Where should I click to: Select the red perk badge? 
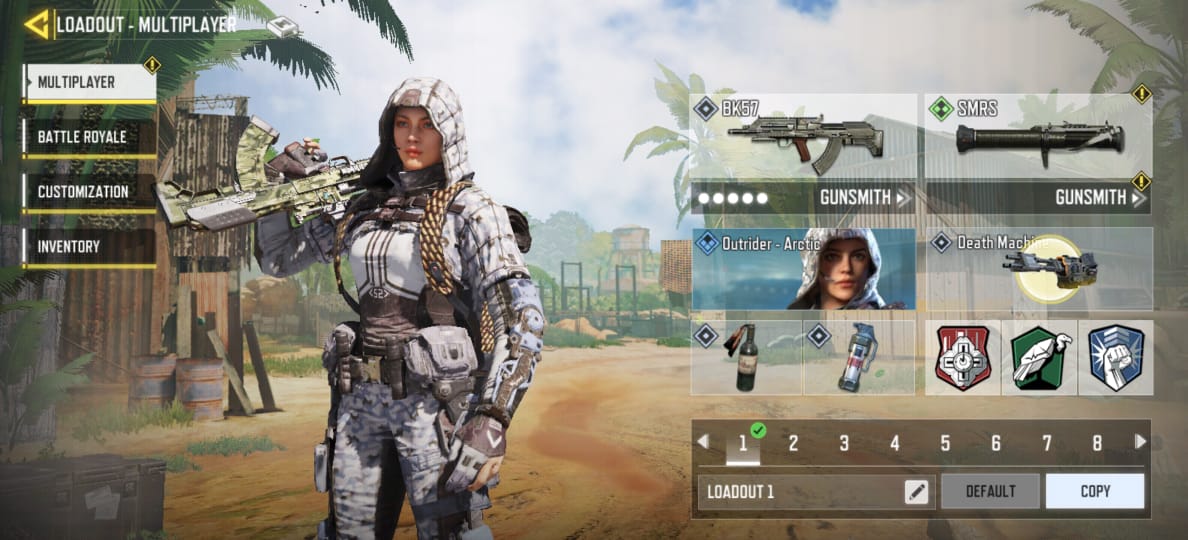(962, 358)
